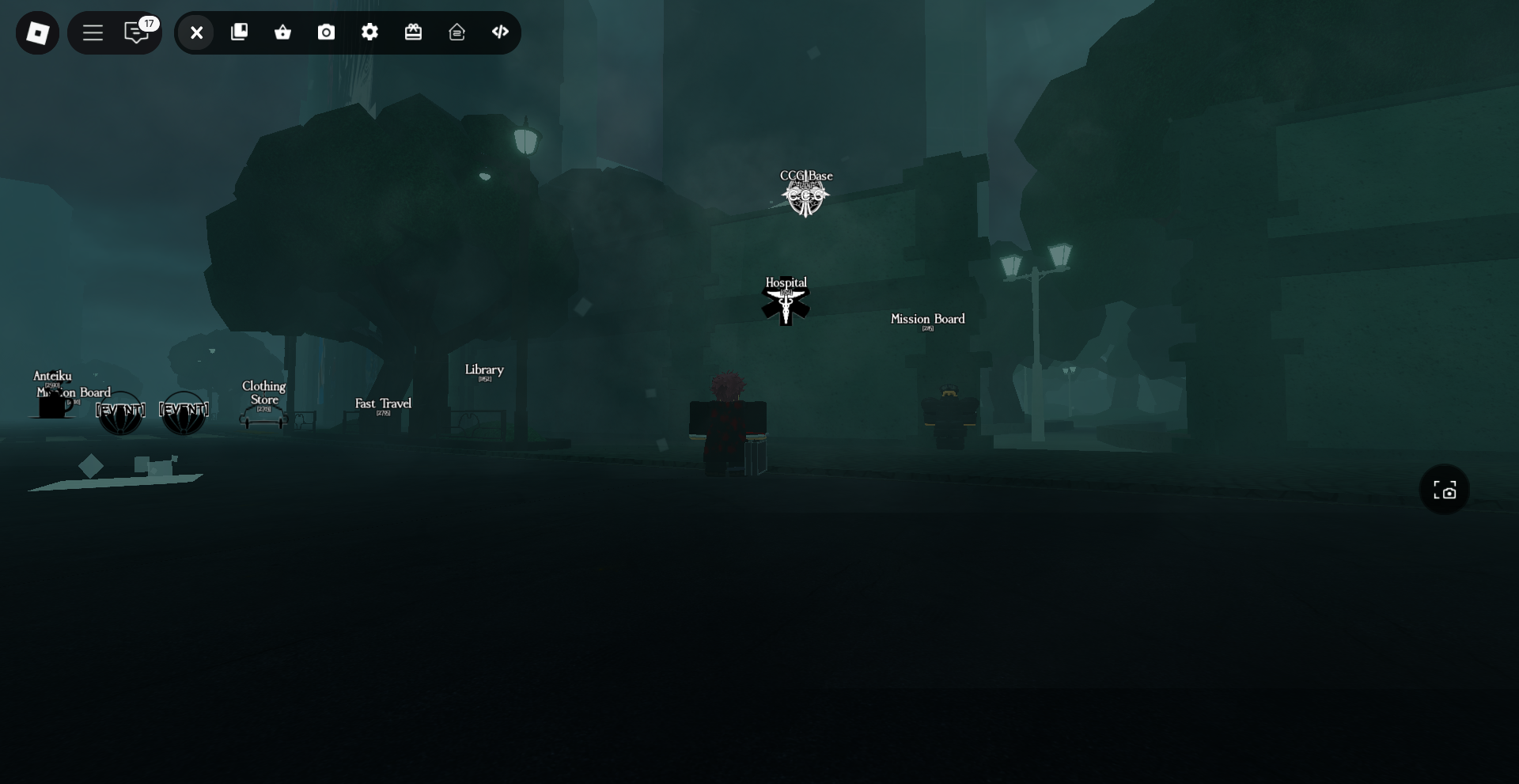Select the shopping bag store icon
Image resolution: width=1519 pixels, height=784 pixels.
(x=282, y=32)
